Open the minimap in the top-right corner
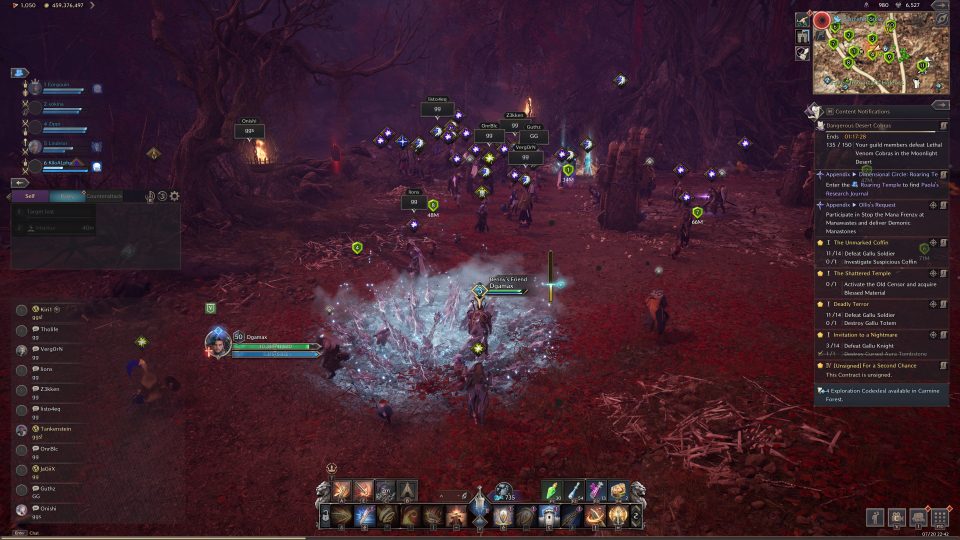This screenshot has width=960, height=540. pos(876,55)
